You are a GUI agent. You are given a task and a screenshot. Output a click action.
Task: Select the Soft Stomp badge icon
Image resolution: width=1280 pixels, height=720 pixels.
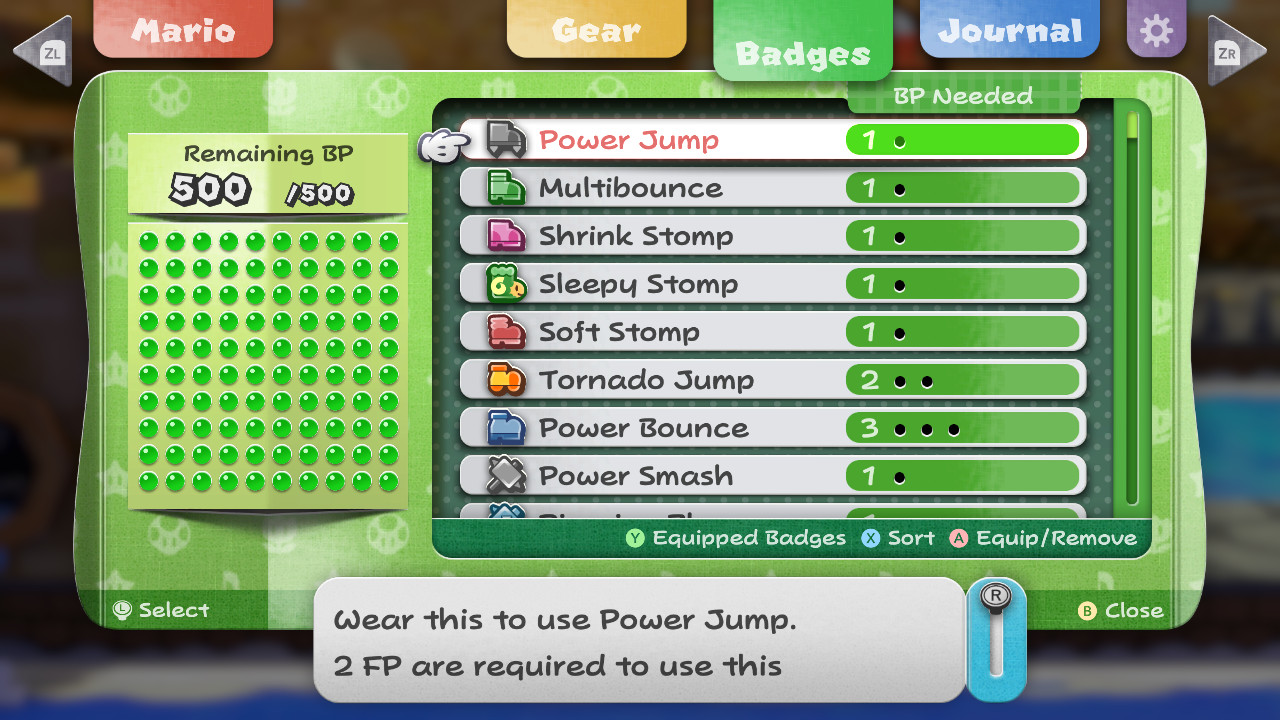click(506, 331)
